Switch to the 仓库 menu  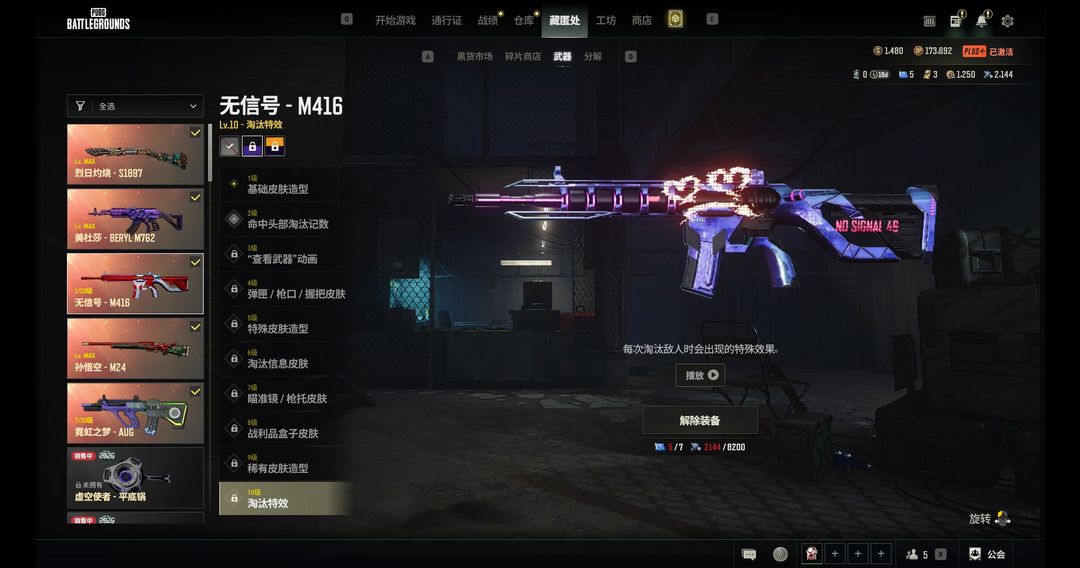point(523,20)
